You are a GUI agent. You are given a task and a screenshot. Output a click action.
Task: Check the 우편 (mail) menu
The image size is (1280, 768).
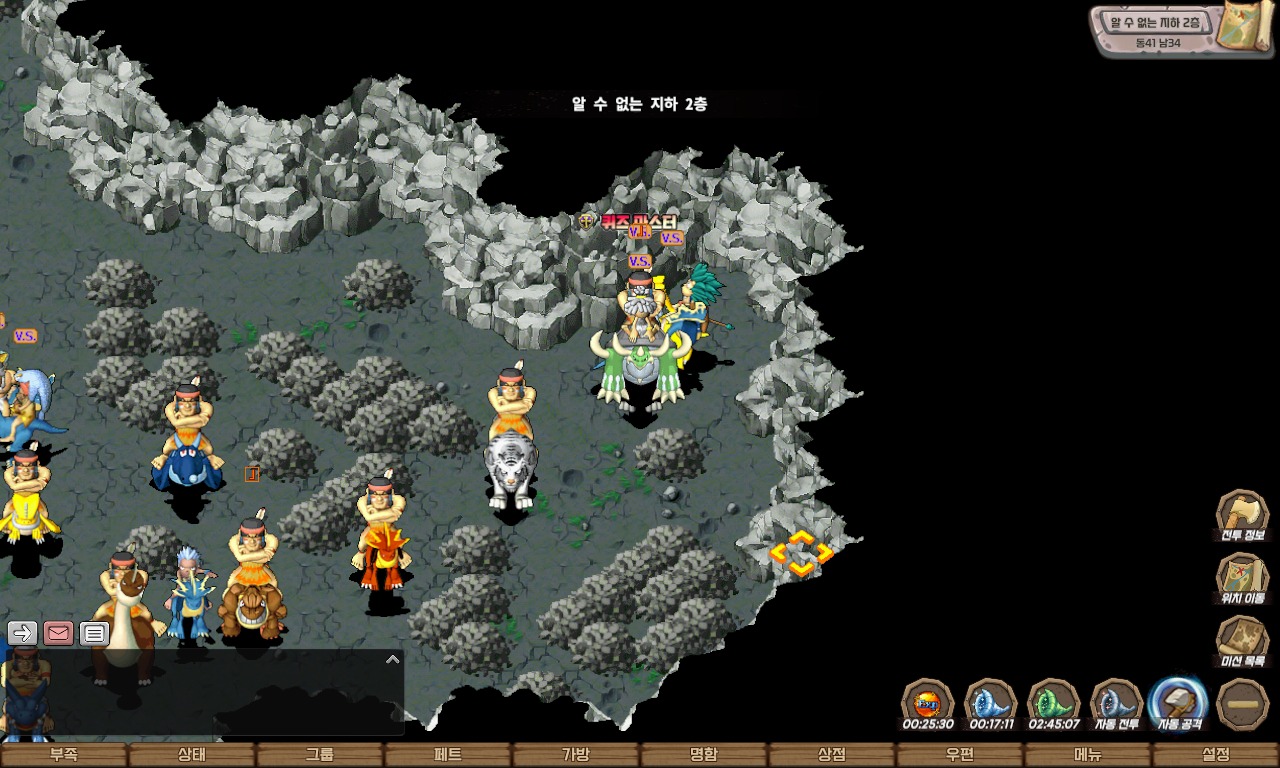pyautogui.click(x=960, y=755)
